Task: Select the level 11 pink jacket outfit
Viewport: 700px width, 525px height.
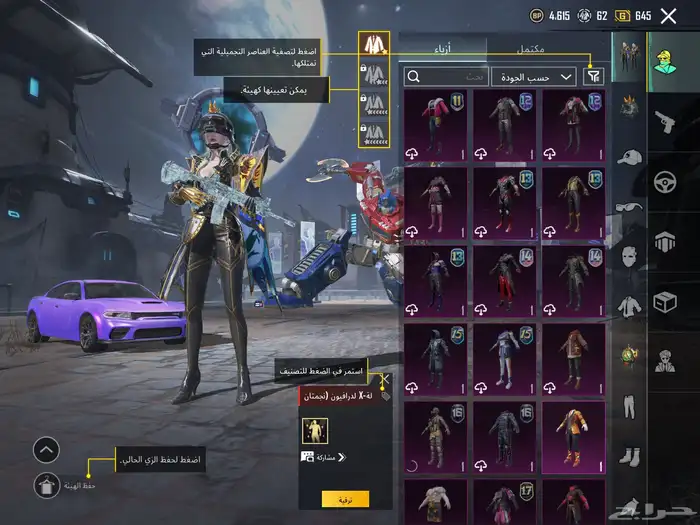Action: coord(435,125)
